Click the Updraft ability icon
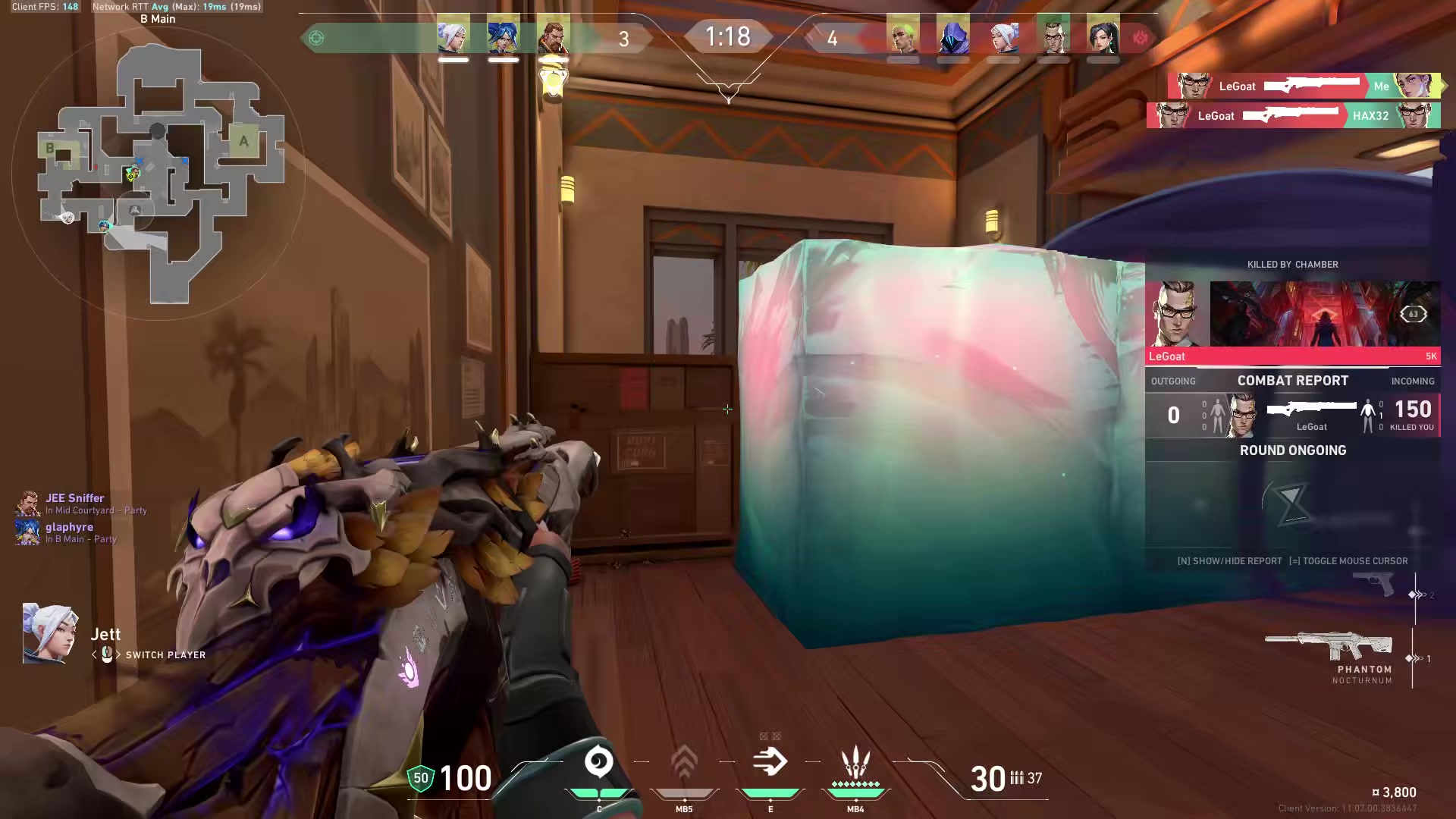The height and width of the screenshot is (819, 1456). tap(685, 762)
